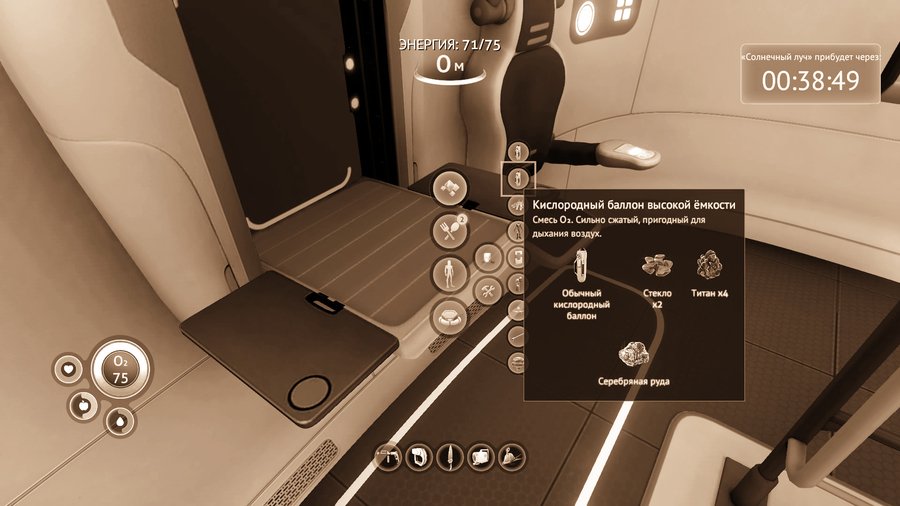Select the standard oxygen tank recipe at the top of the list
900x506 pixels.
point(517,152)
